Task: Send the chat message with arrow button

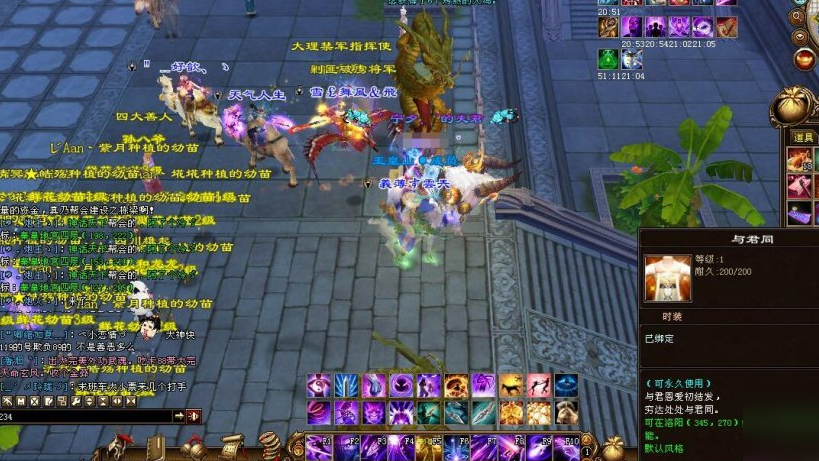Action: pos(180,416)
